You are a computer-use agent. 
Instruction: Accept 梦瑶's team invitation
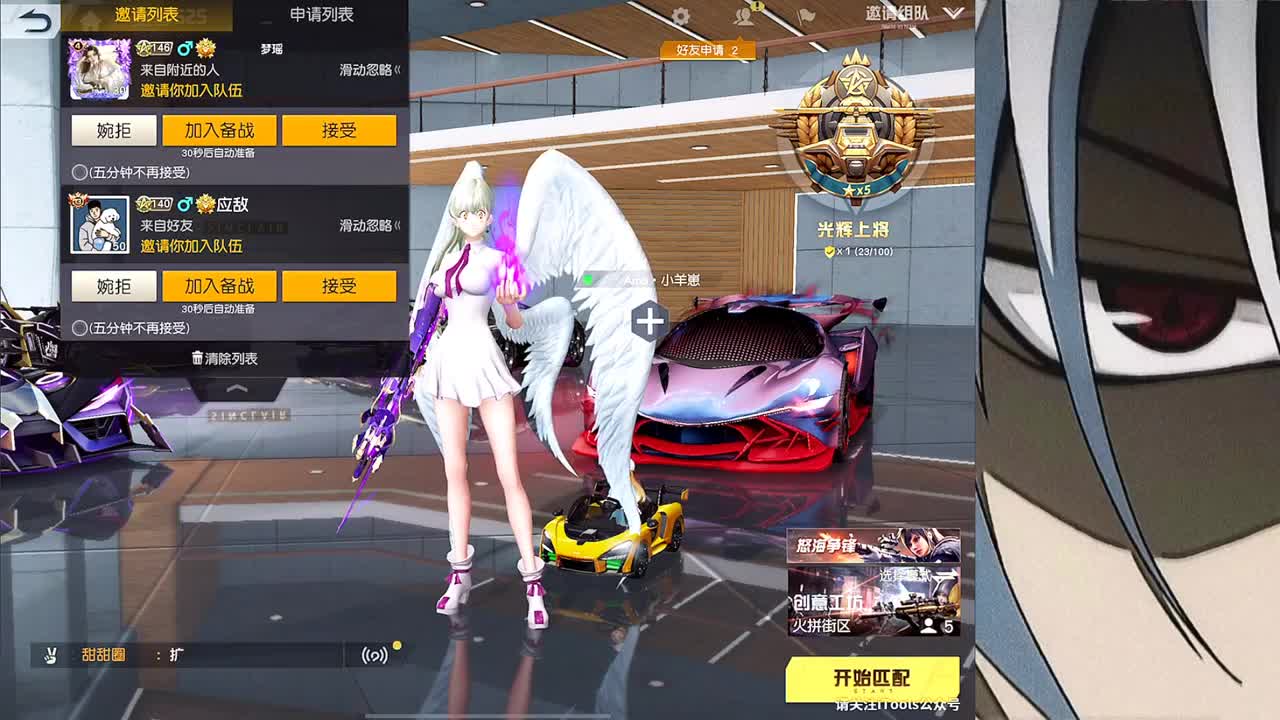click(340, 130)
